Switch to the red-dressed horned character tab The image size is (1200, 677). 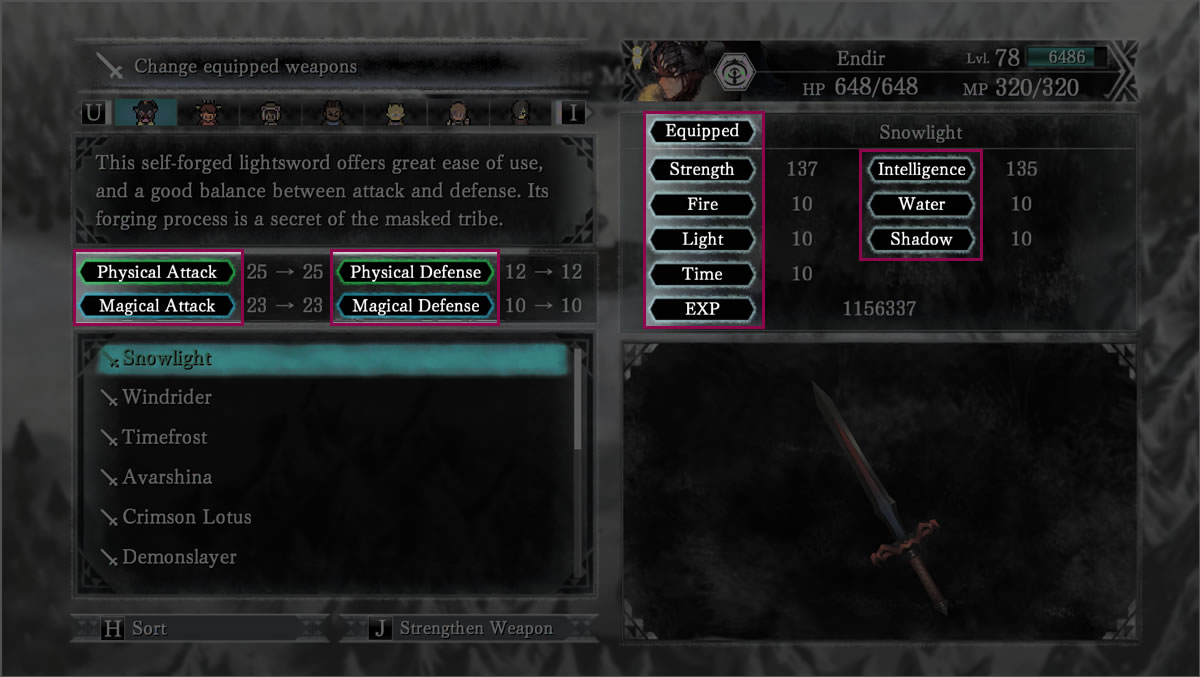point(208,112)
